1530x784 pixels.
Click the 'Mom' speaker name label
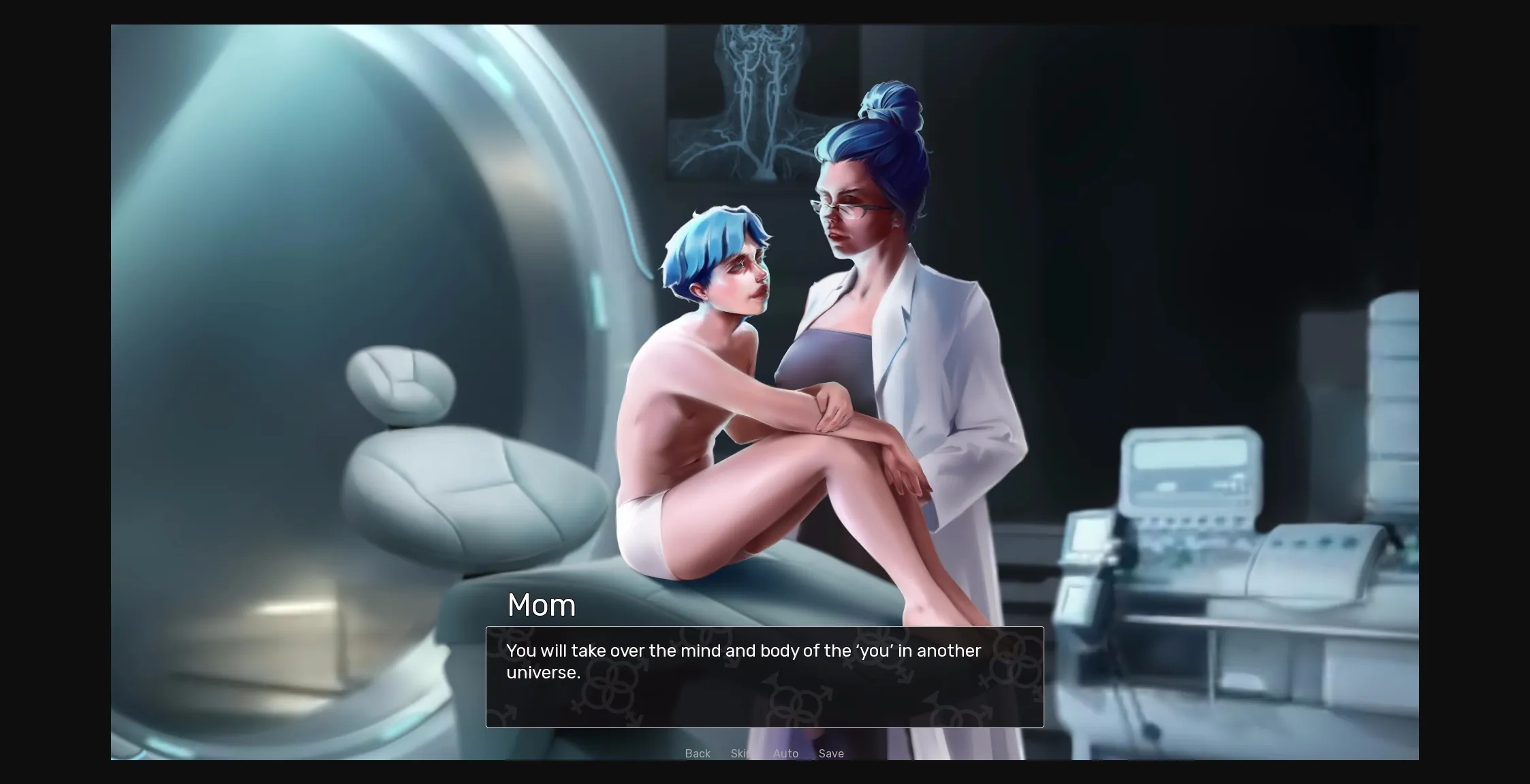(542, 605)
